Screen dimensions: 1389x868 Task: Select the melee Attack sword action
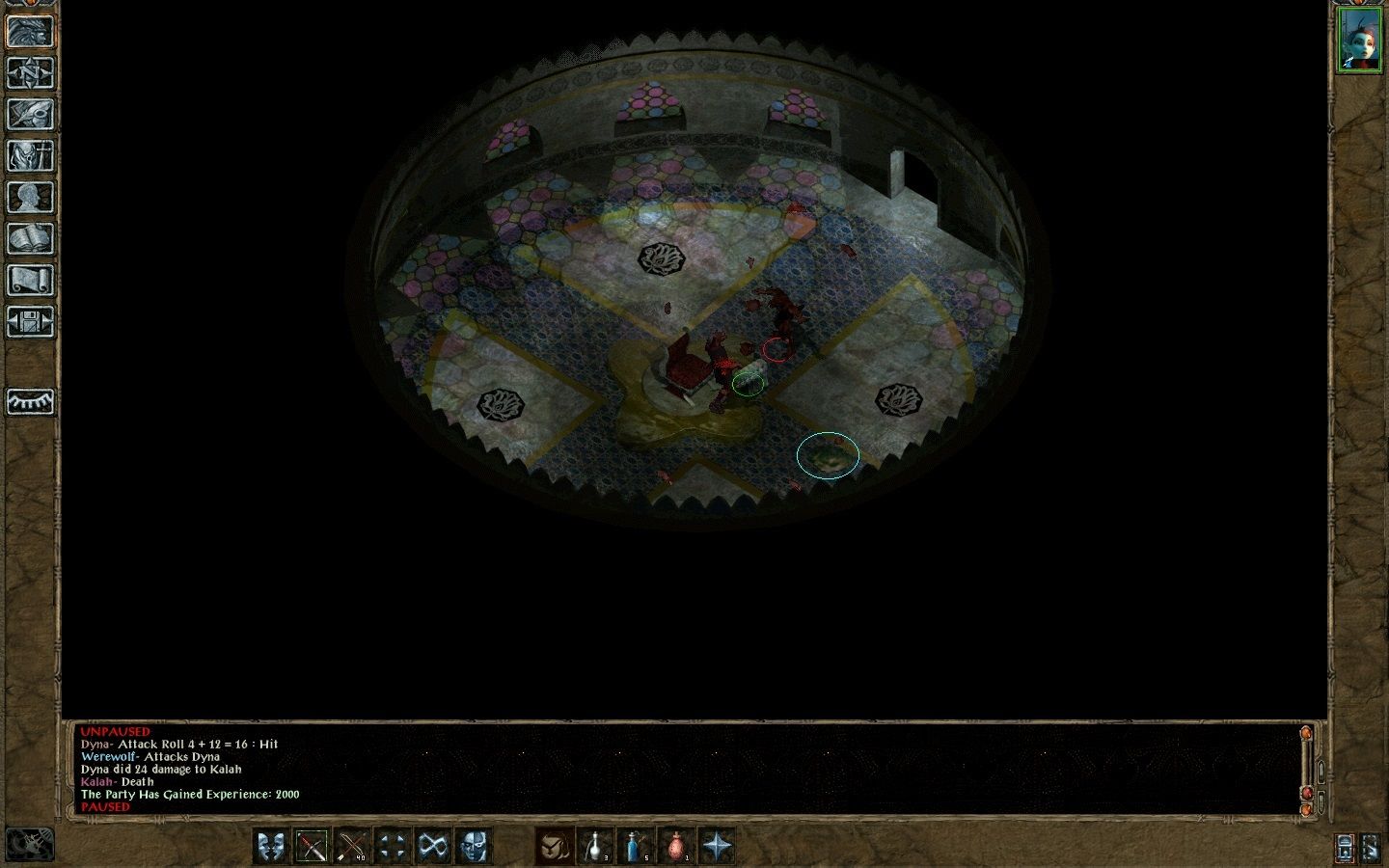click(x=313, y=846)
